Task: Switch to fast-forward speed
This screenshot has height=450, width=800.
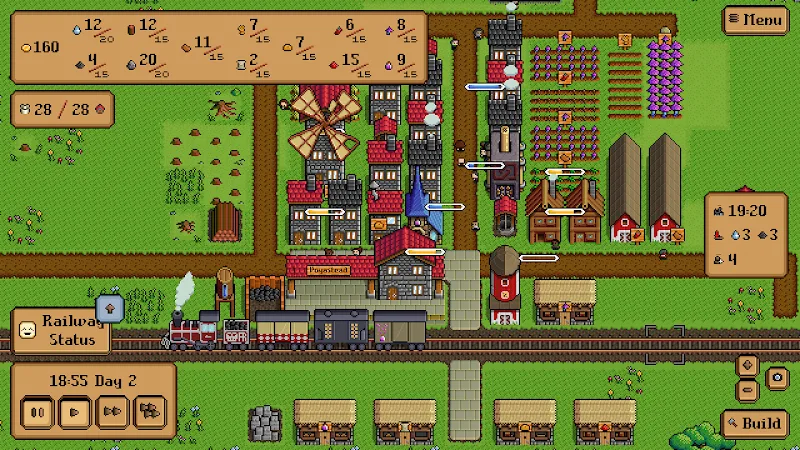Action: [x=111, y=410]
